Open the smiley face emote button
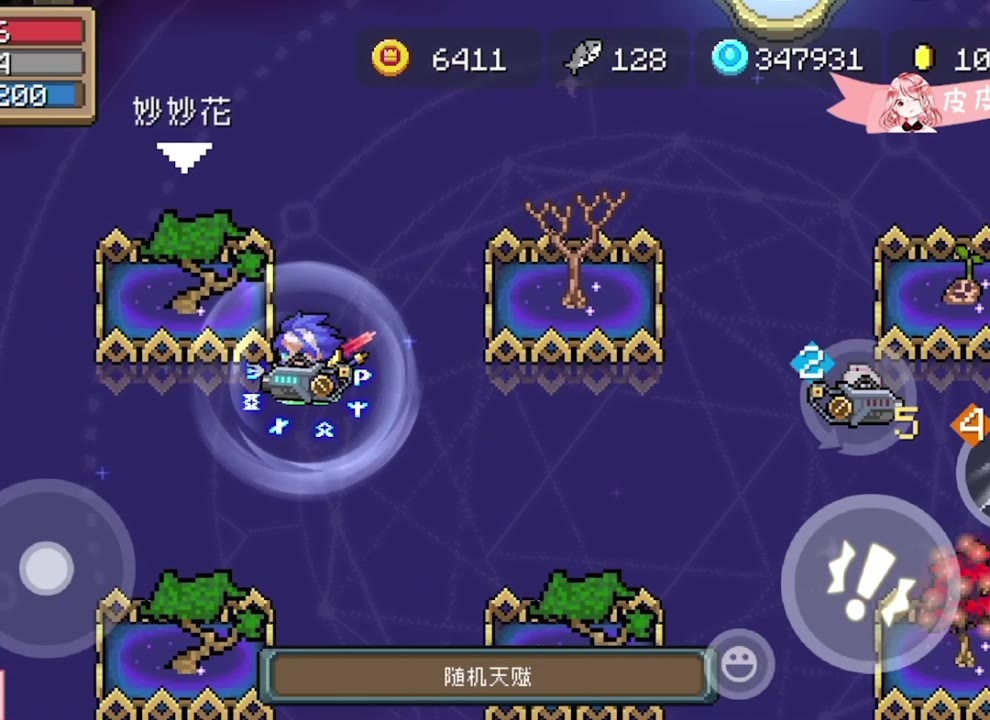 [740, 663]
